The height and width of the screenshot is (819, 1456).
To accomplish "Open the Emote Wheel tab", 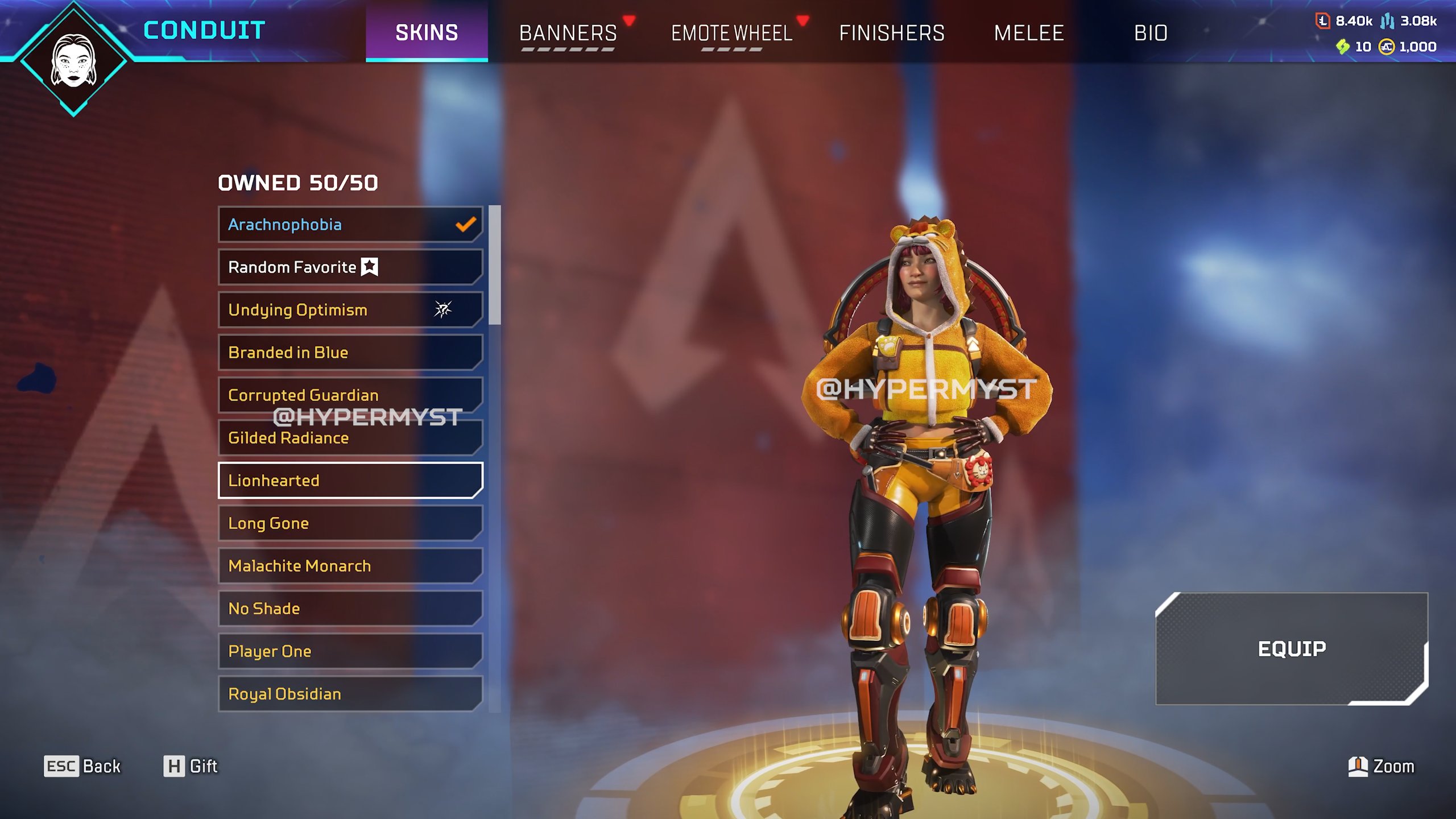I will tap(731, 33).
